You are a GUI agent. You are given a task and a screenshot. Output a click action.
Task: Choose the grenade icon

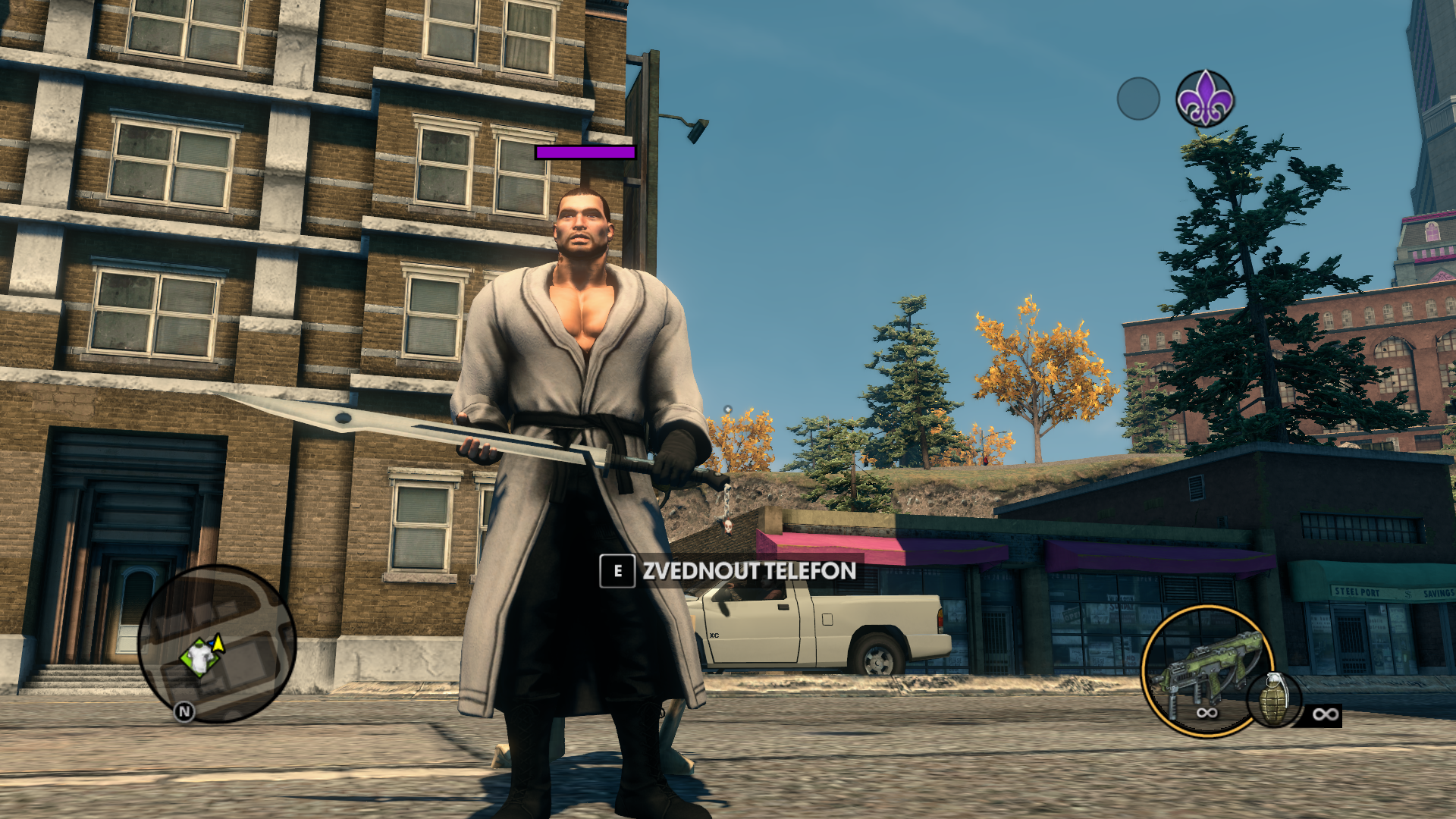[1274, 700]
